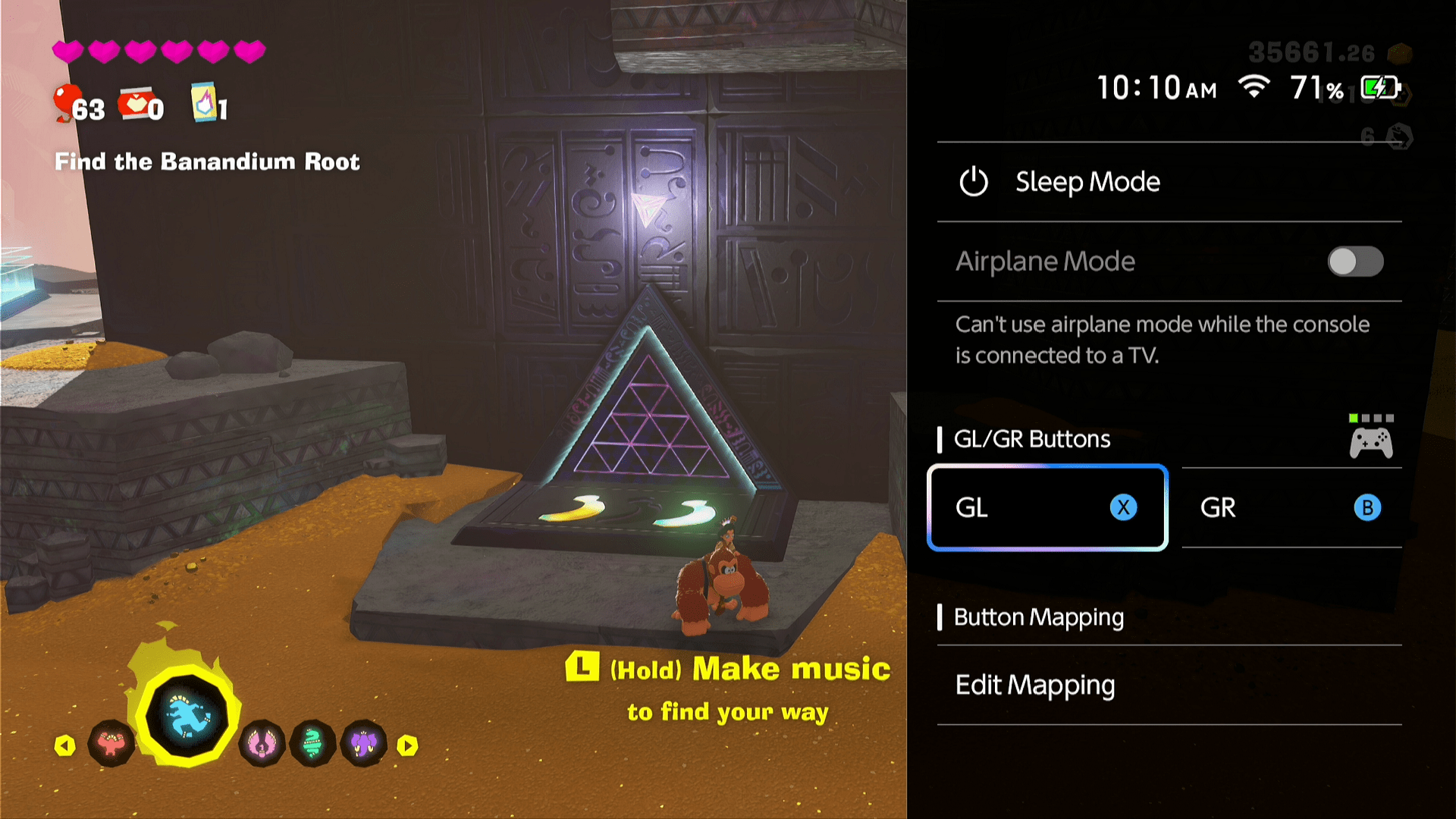The height and width of the screenshot is (819, 1456).
Task: Click the right arrow on the transformation wheel
Action: click(409, 745)
